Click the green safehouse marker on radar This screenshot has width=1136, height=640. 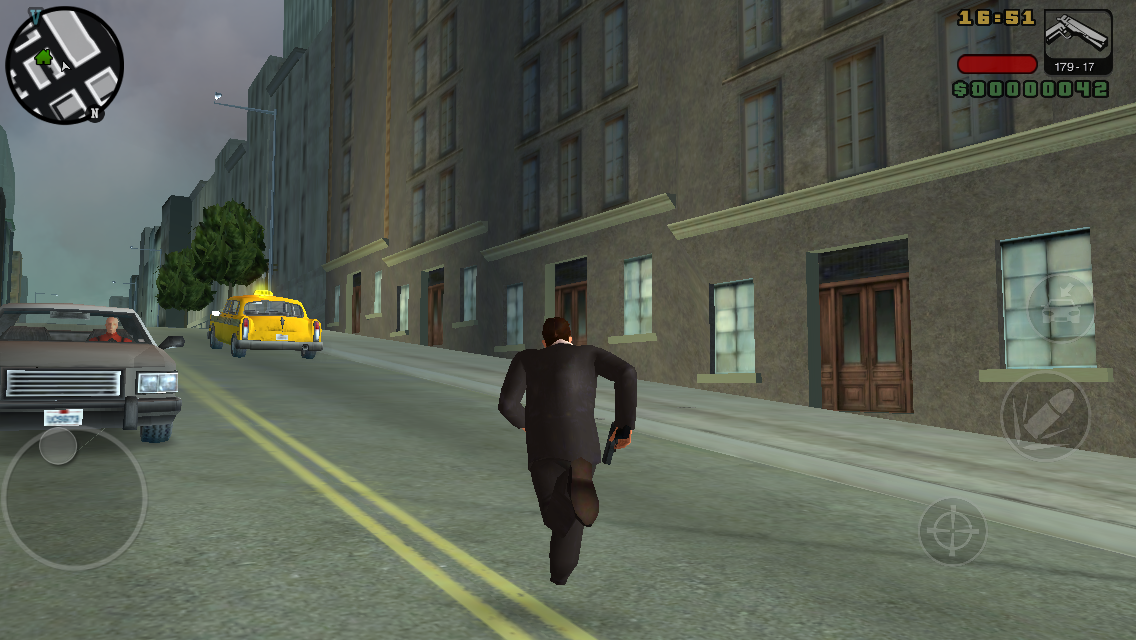43,56
